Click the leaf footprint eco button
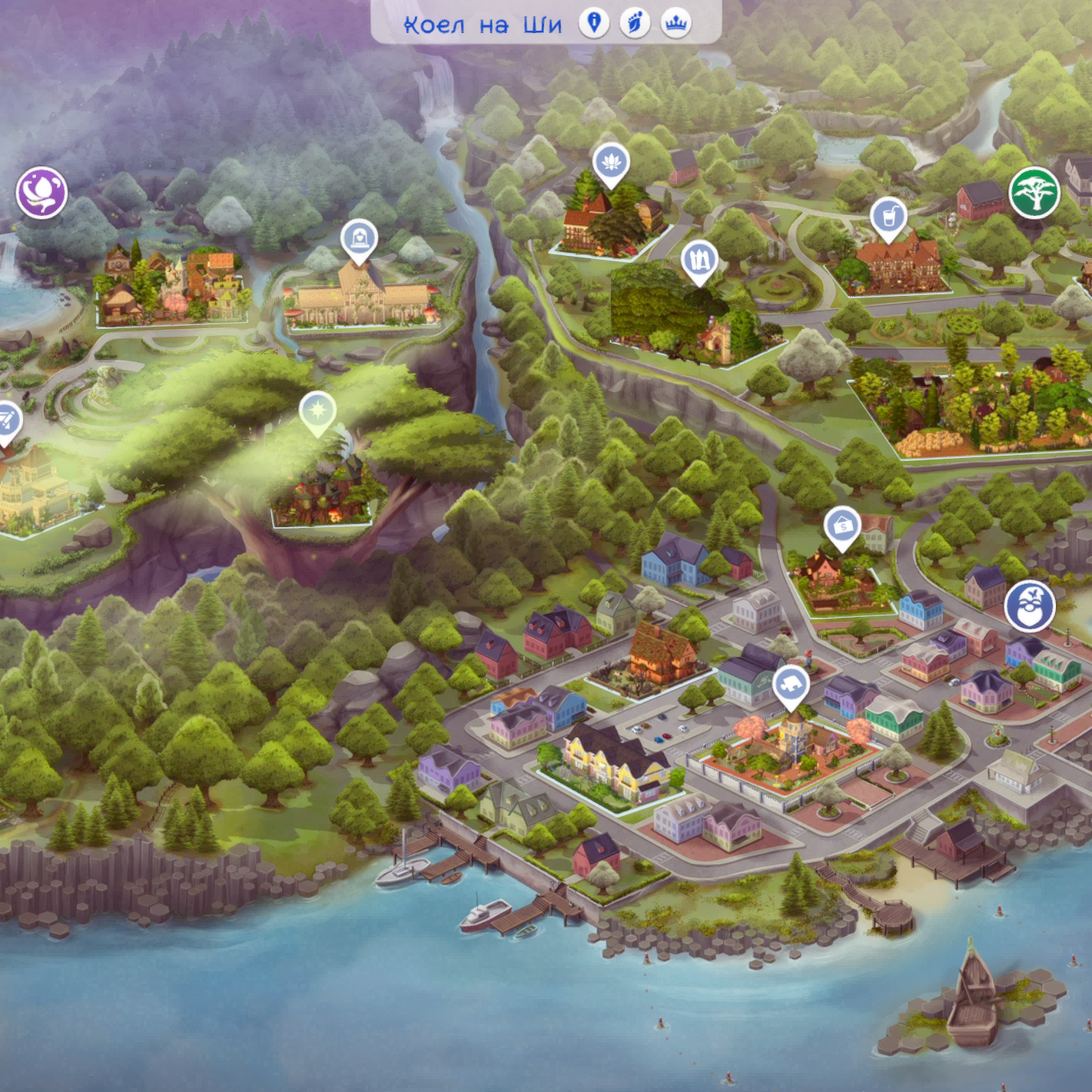The image size is (1092, 1092). [634, 23]
